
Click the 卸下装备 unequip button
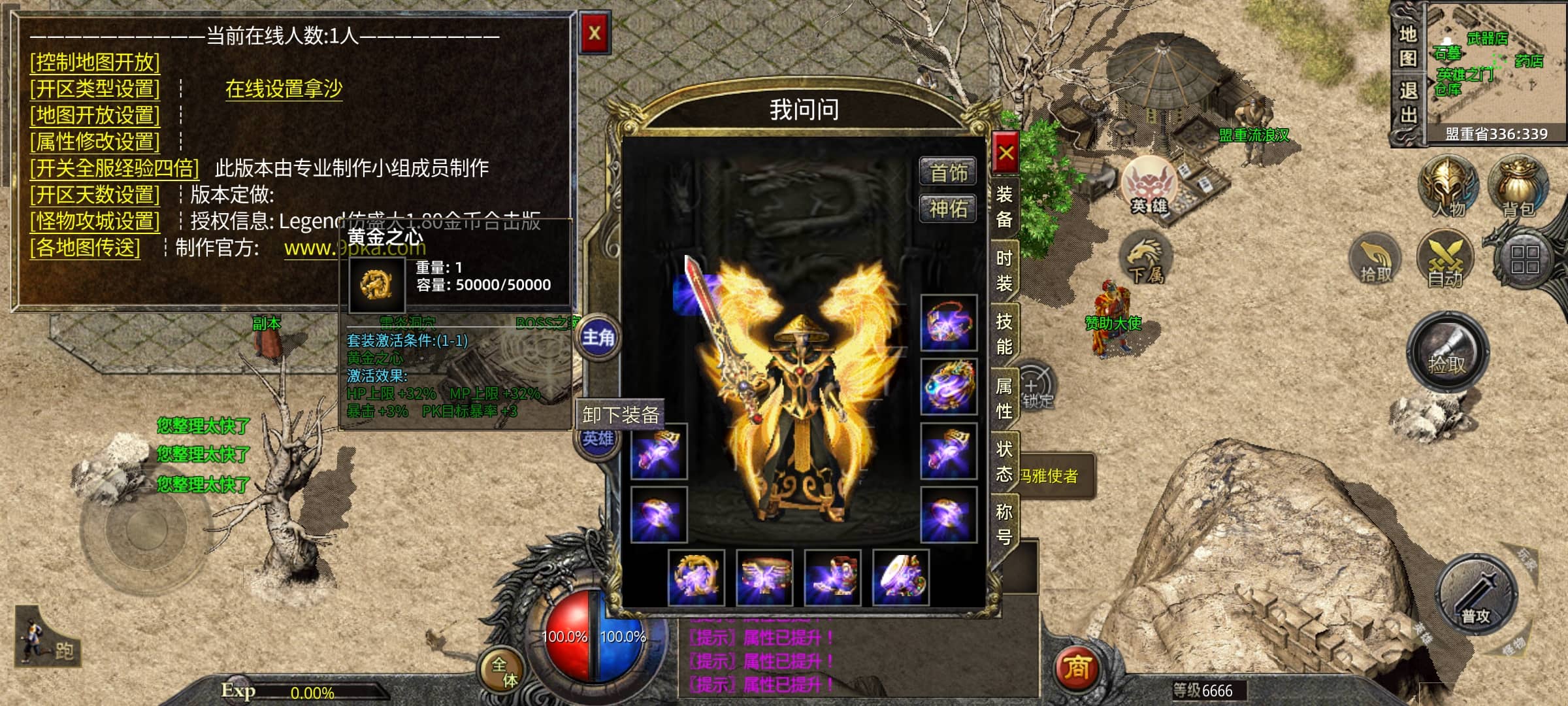[620, 415]
